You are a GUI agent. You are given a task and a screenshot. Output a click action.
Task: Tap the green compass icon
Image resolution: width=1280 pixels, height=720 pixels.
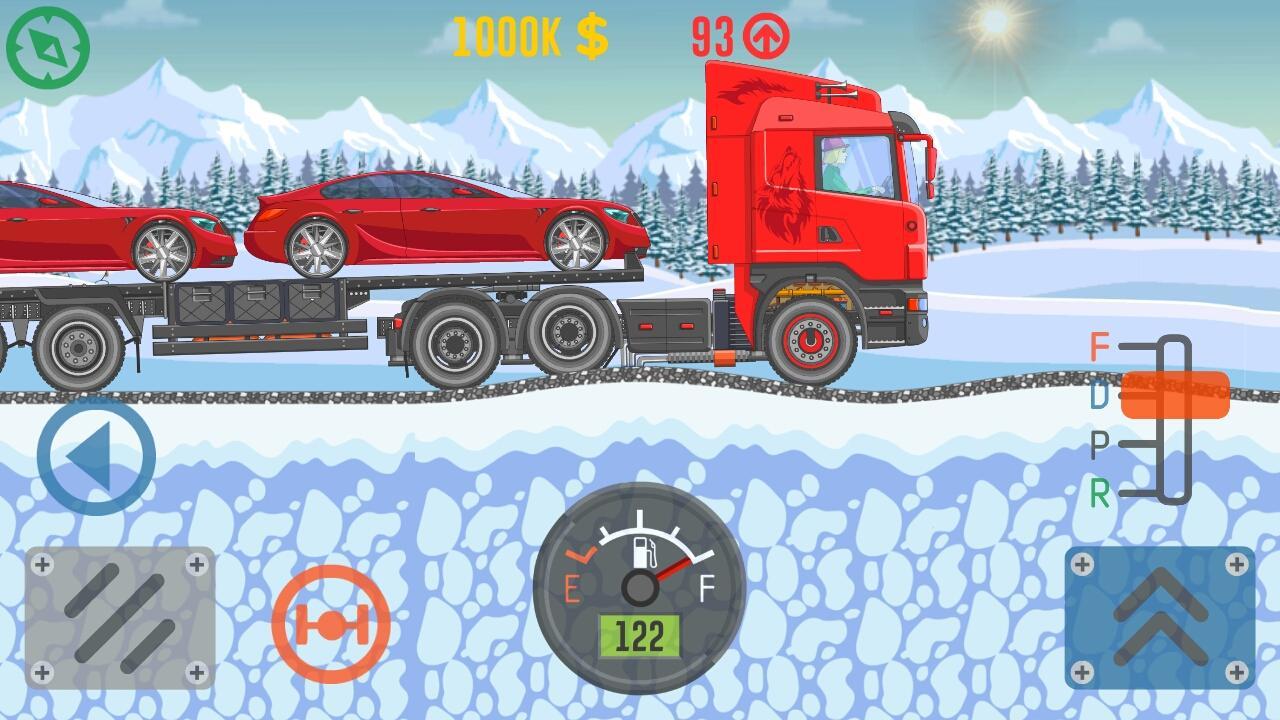(48, 47)
